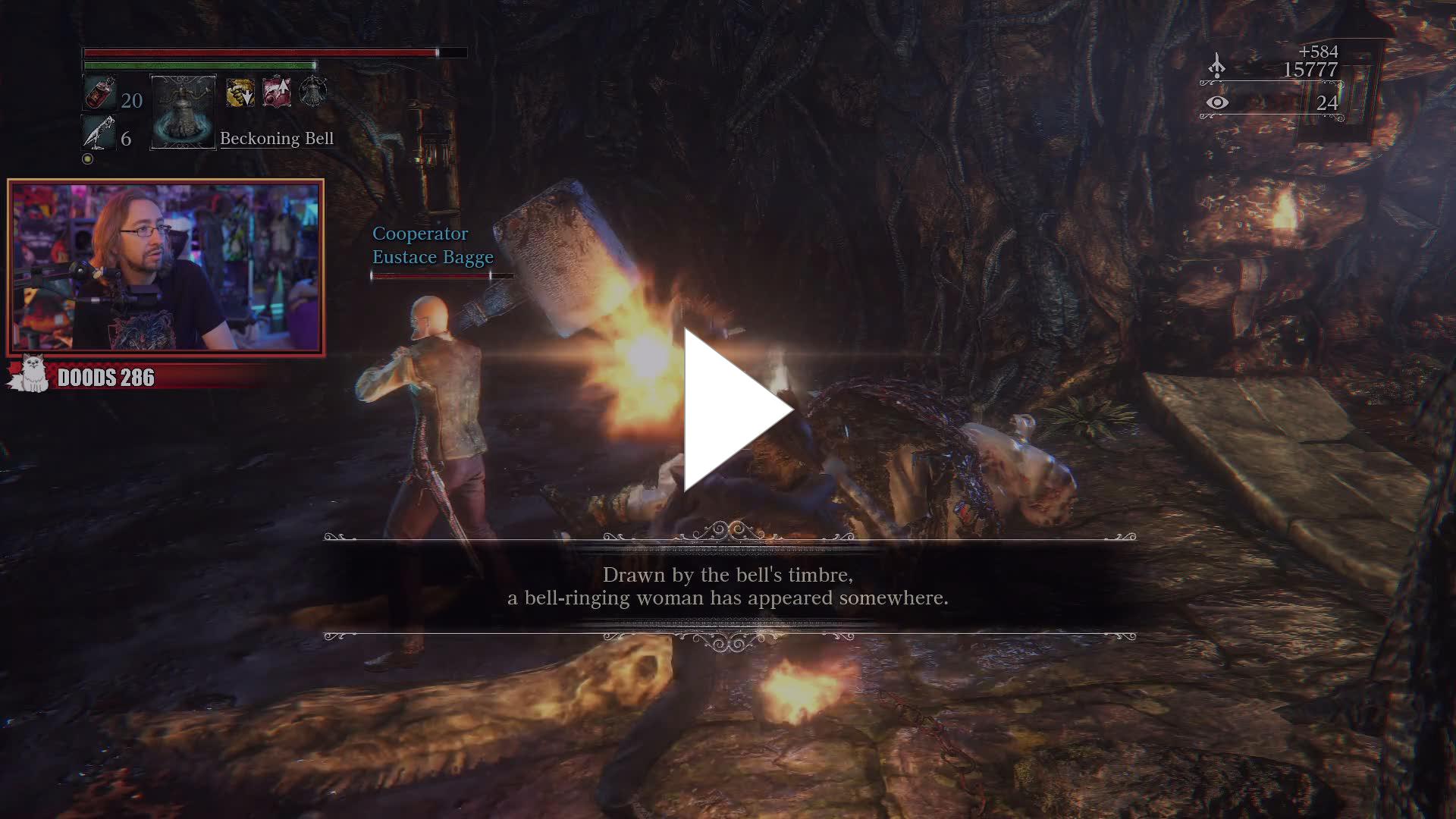The height and width of the screenshot is (819, 1456).
Task: Play the paused video
Action: coord(734,409)
